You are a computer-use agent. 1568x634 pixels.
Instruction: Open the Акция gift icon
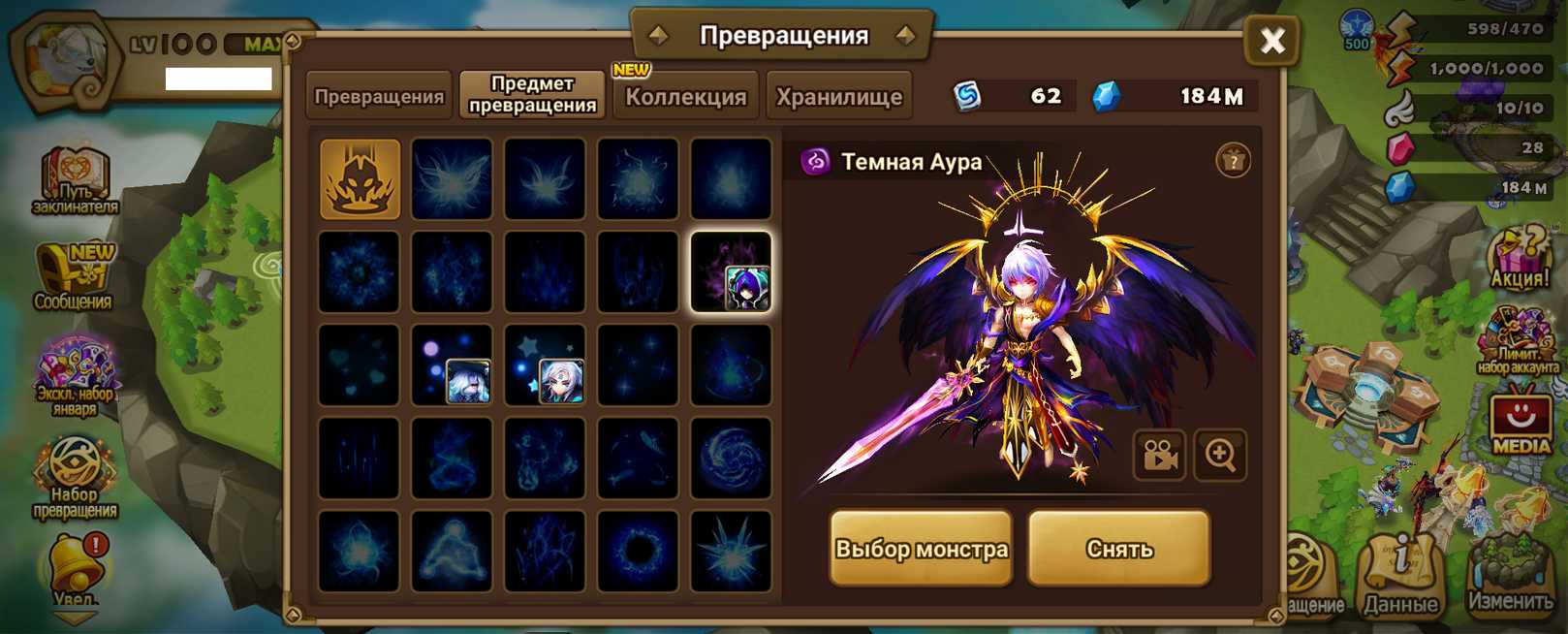coord(1519,258)
